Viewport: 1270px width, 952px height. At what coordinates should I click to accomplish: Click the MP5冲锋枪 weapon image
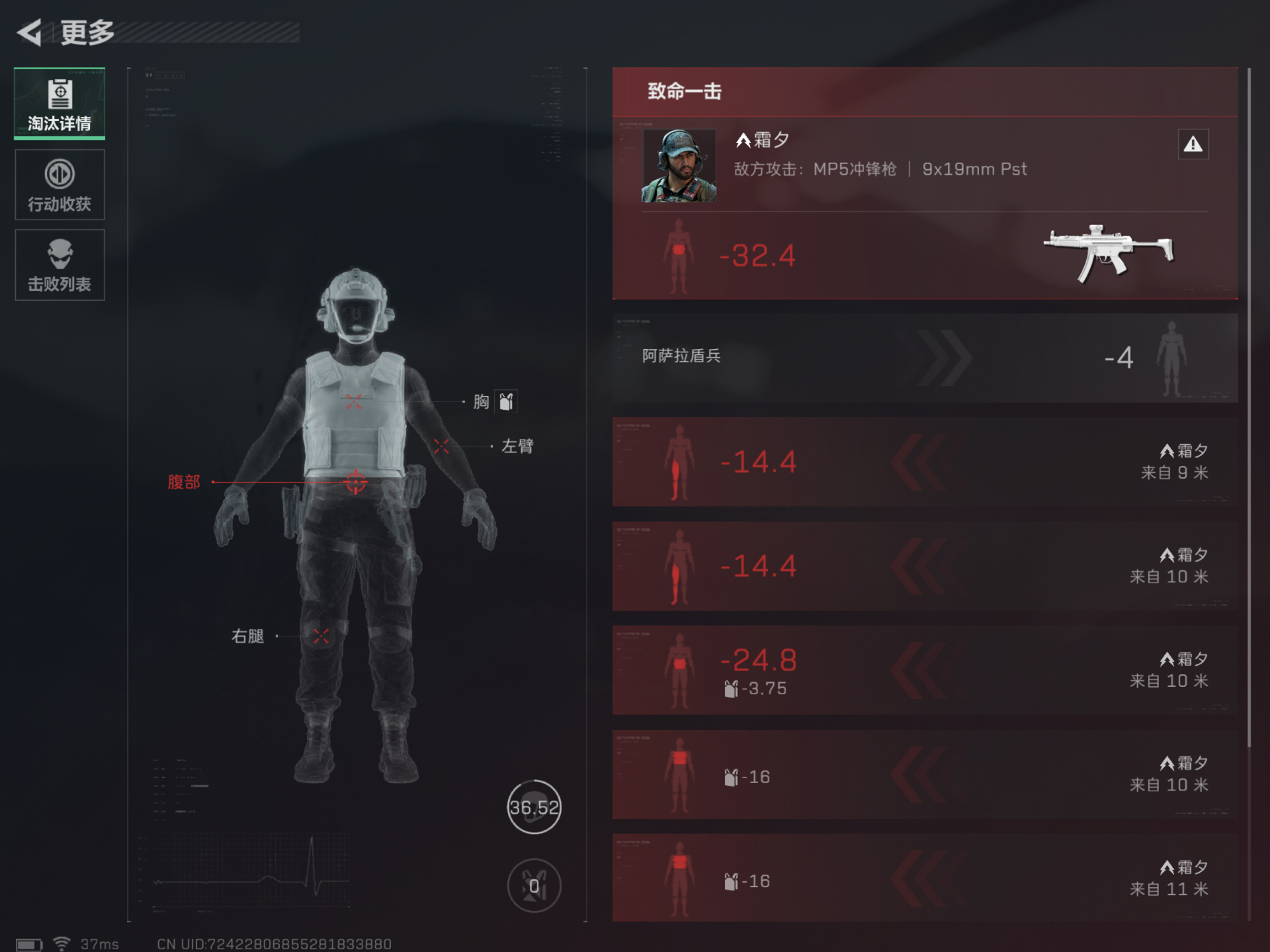click(x=1108, y=253)
